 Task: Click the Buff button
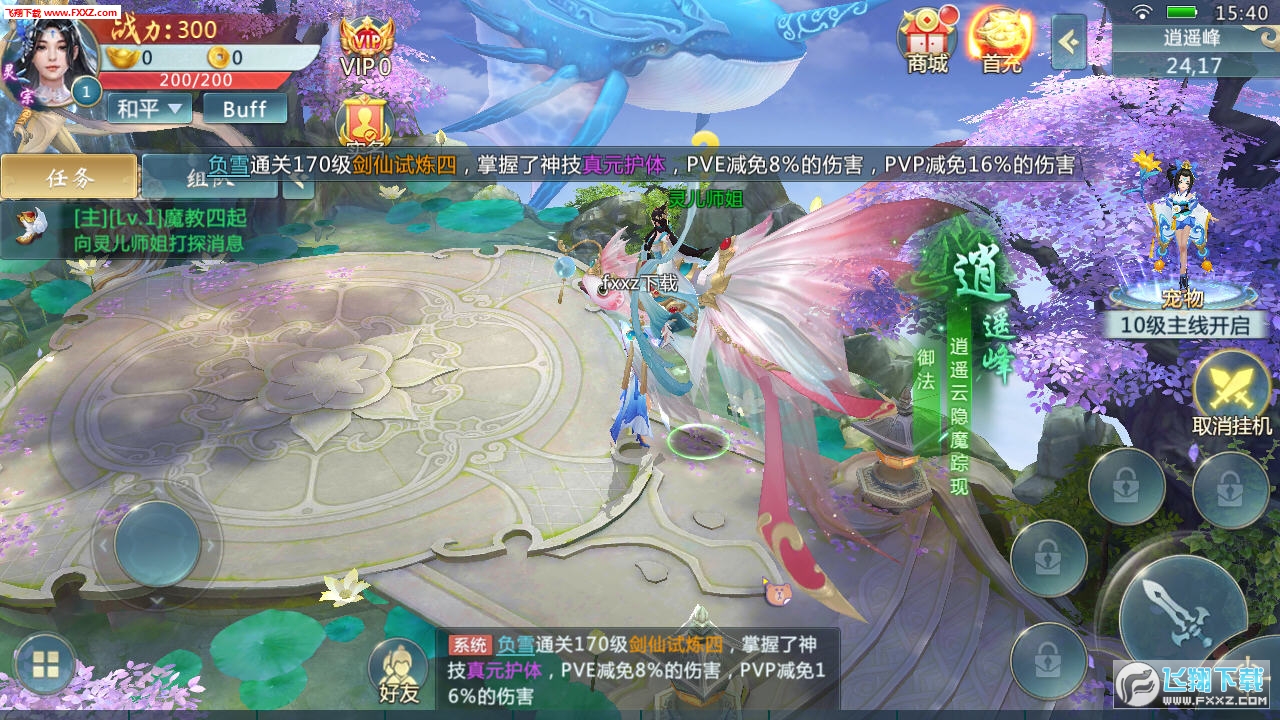click(x=244, y=108)
